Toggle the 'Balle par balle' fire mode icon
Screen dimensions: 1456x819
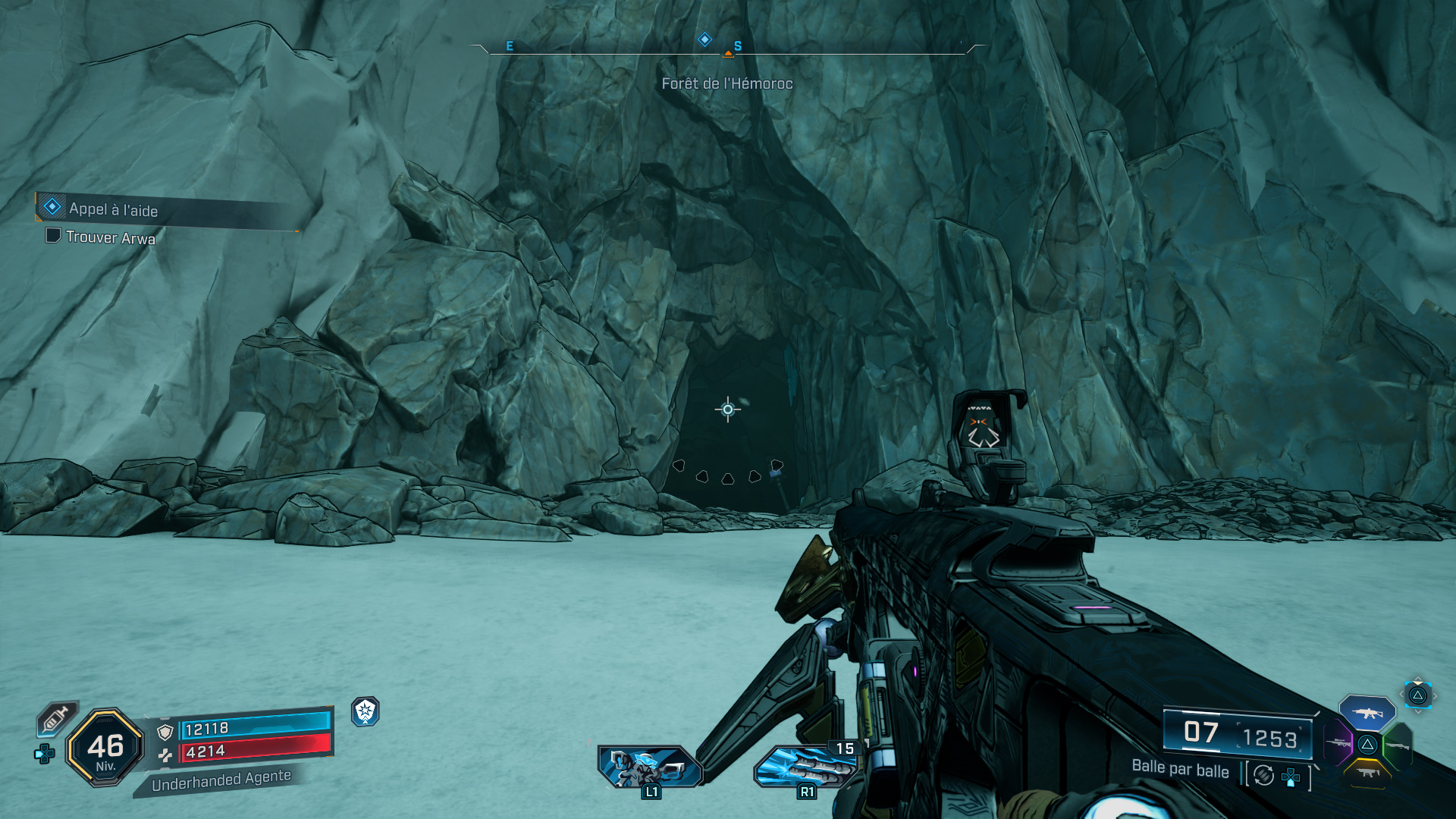tap(1263, 775)
